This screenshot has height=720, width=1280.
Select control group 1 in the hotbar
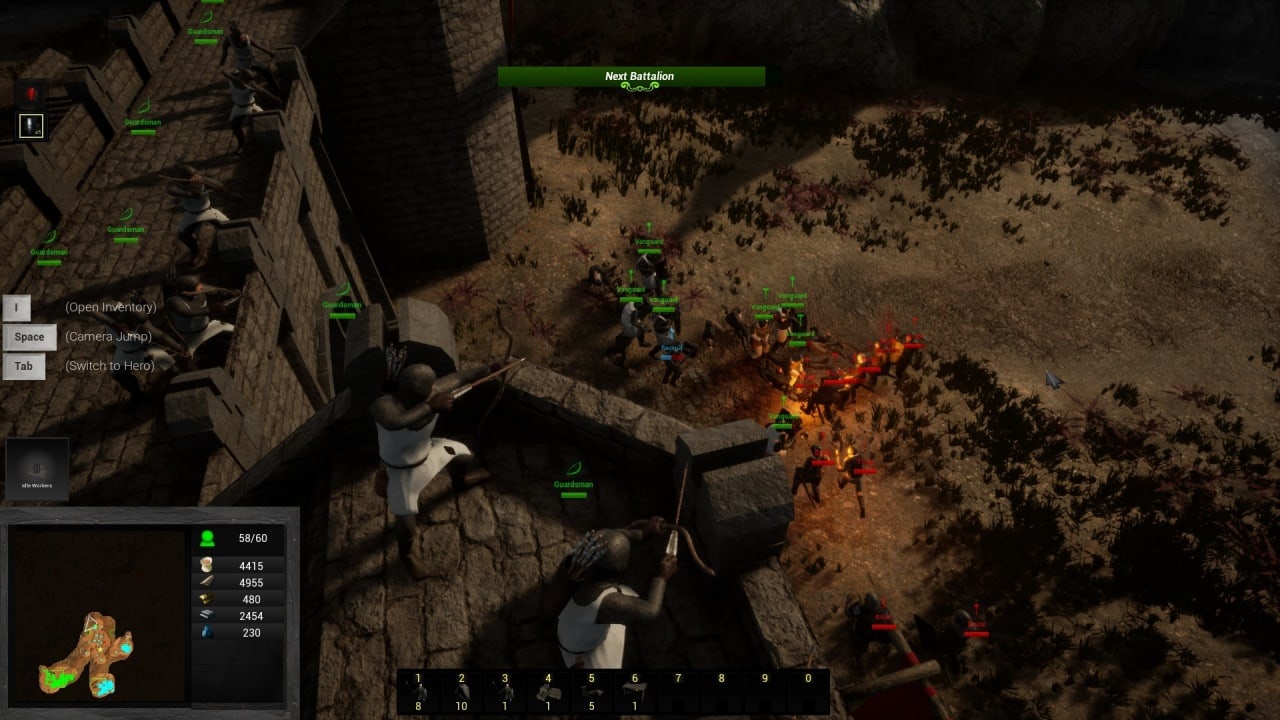click(x=419, y=691)
